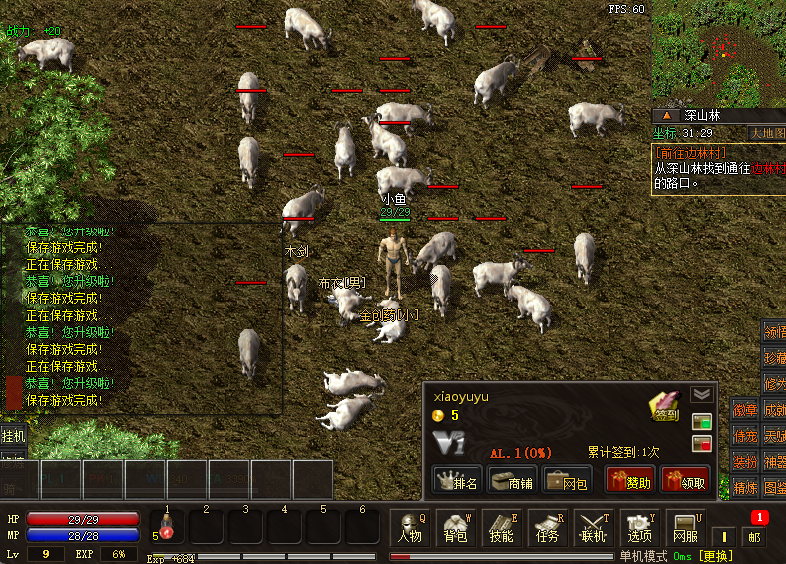Open the 排名 ranking list
The height and width of the screenshot is (564, 786).
(x=457, y=481)
